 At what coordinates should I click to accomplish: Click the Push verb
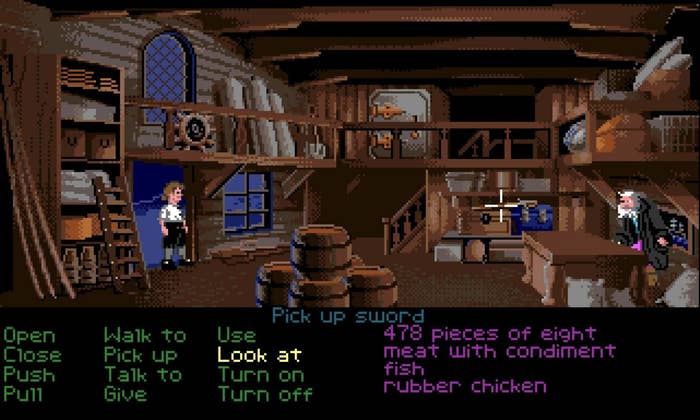coord(29,374)
